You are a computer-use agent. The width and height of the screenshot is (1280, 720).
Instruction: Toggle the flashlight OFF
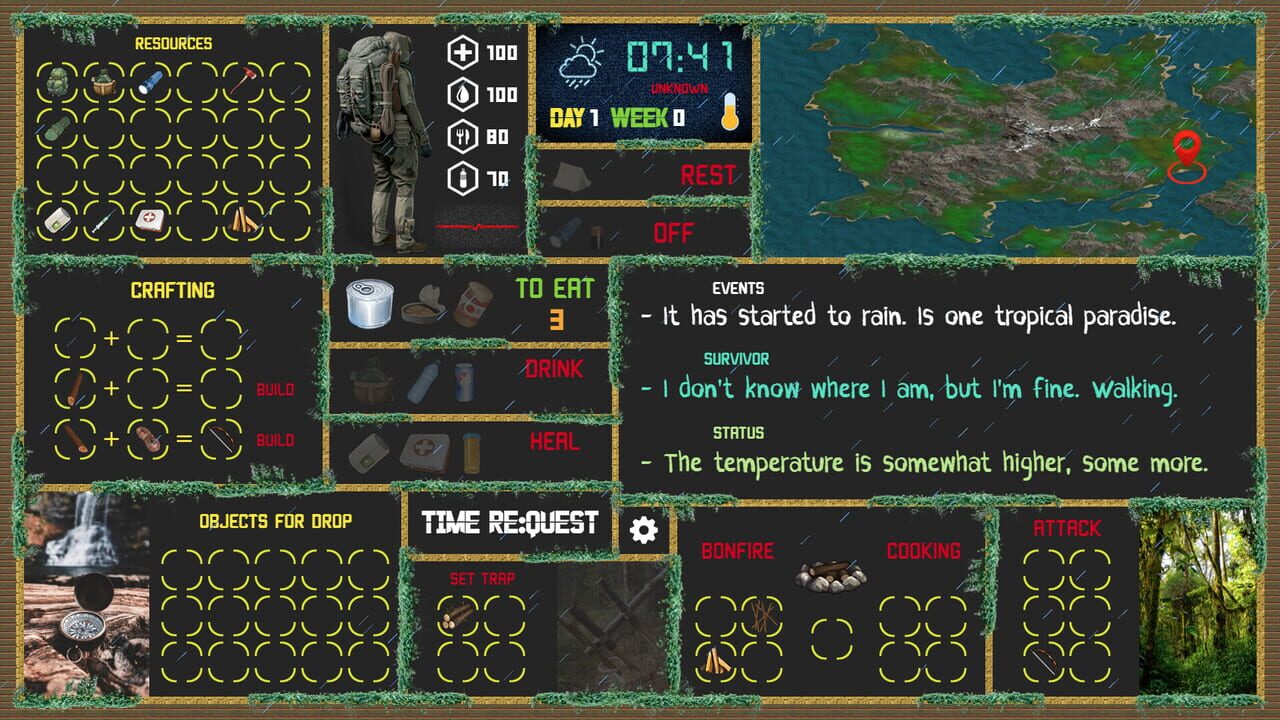pyautogui.click(x=678, y=232)
